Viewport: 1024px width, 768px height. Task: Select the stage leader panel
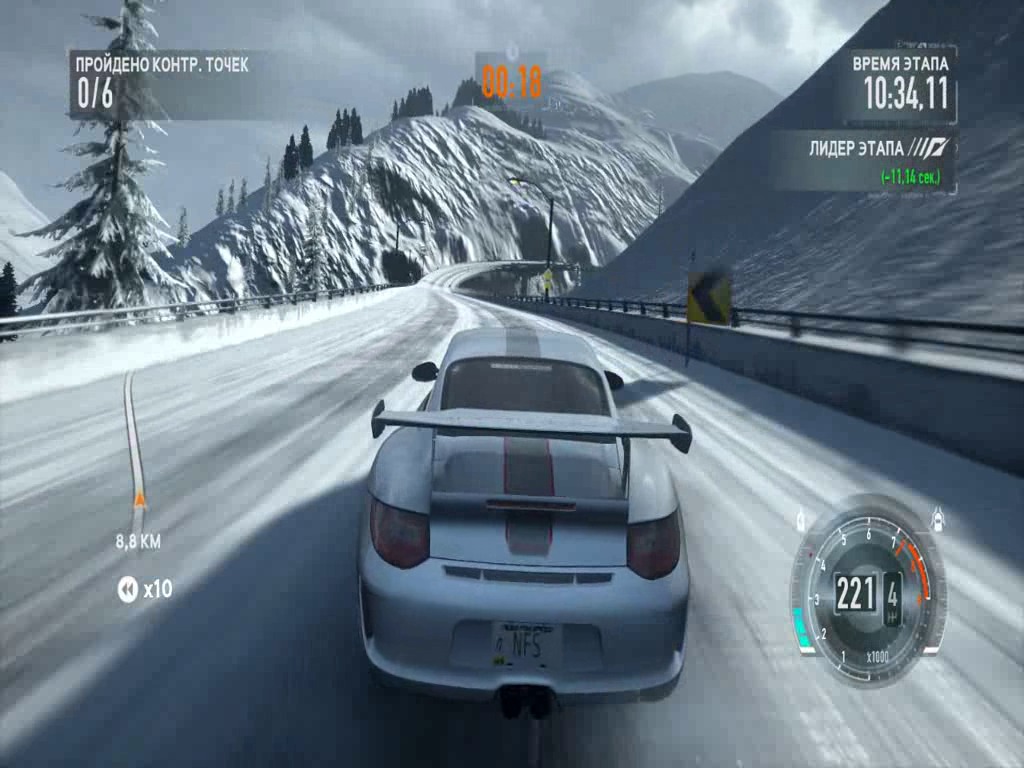click(x=862, y=161)
